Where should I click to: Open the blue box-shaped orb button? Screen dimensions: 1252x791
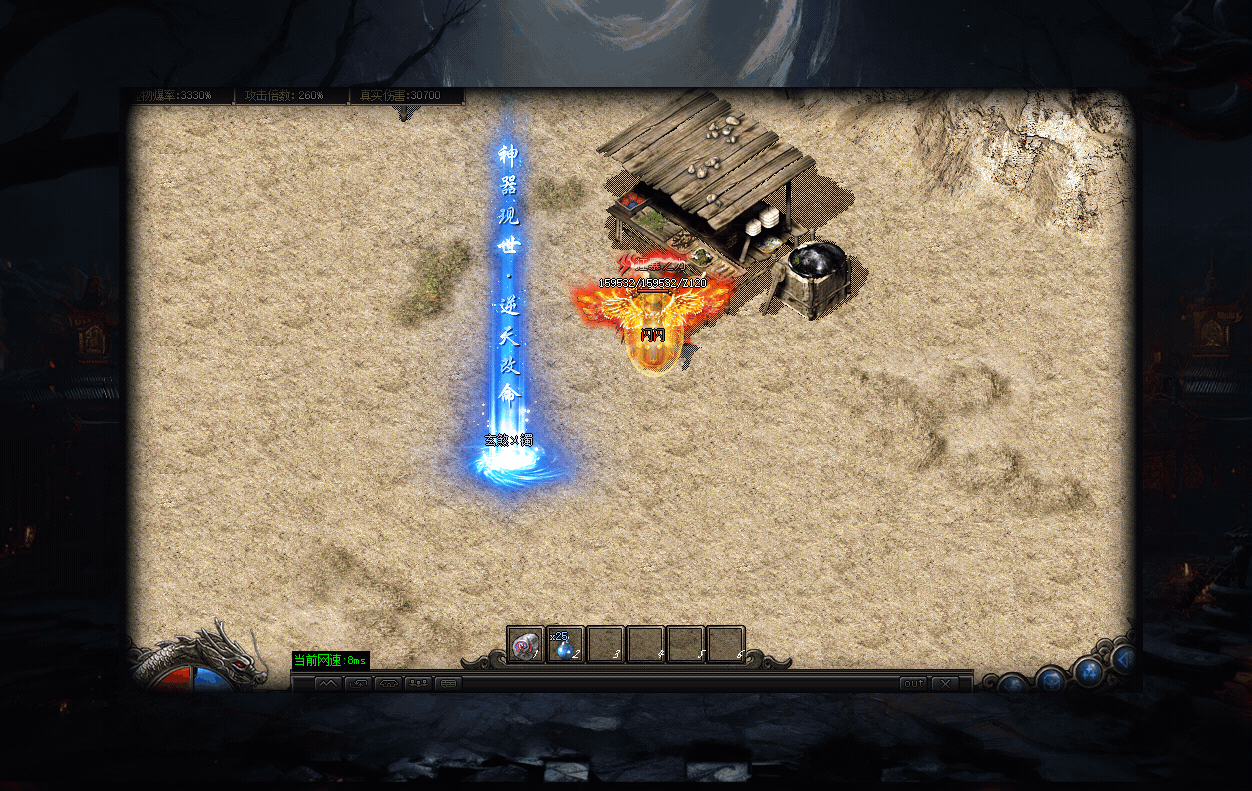click(x=1050, y=680)
